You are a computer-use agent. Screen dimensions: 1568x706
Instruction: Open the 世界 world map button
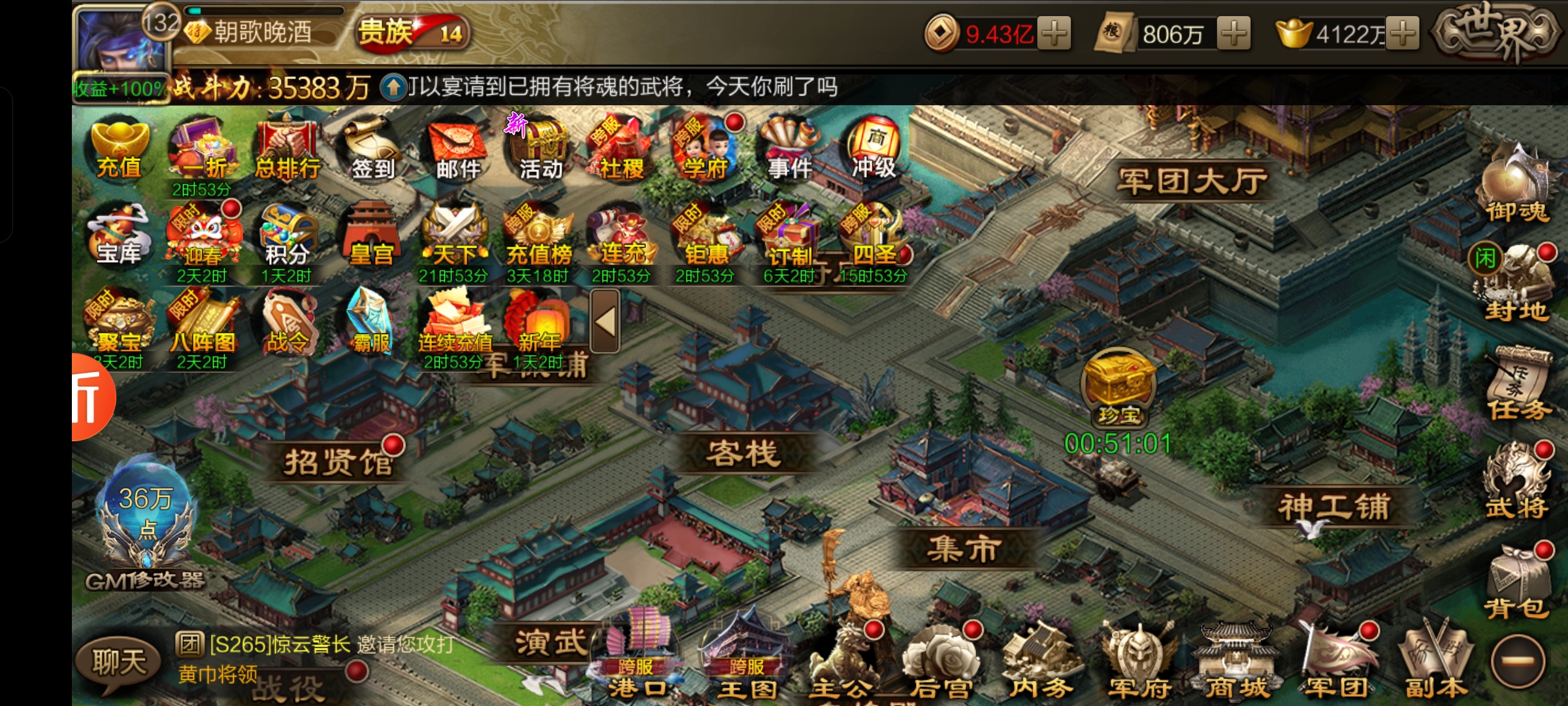click(x=1495, y=33)
